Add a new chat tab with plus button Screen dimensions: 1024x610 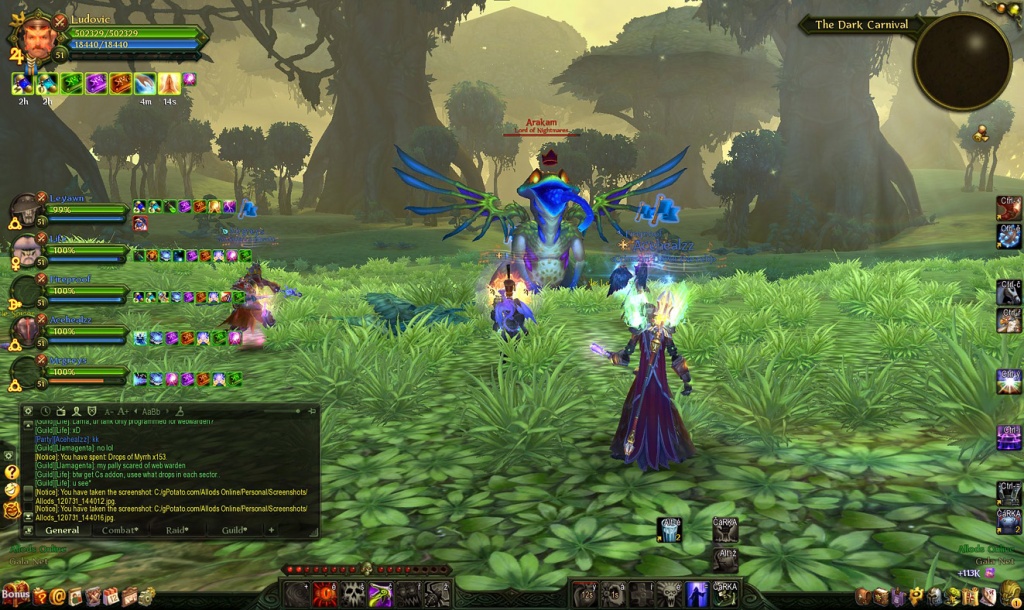click(x=271, y=530)
